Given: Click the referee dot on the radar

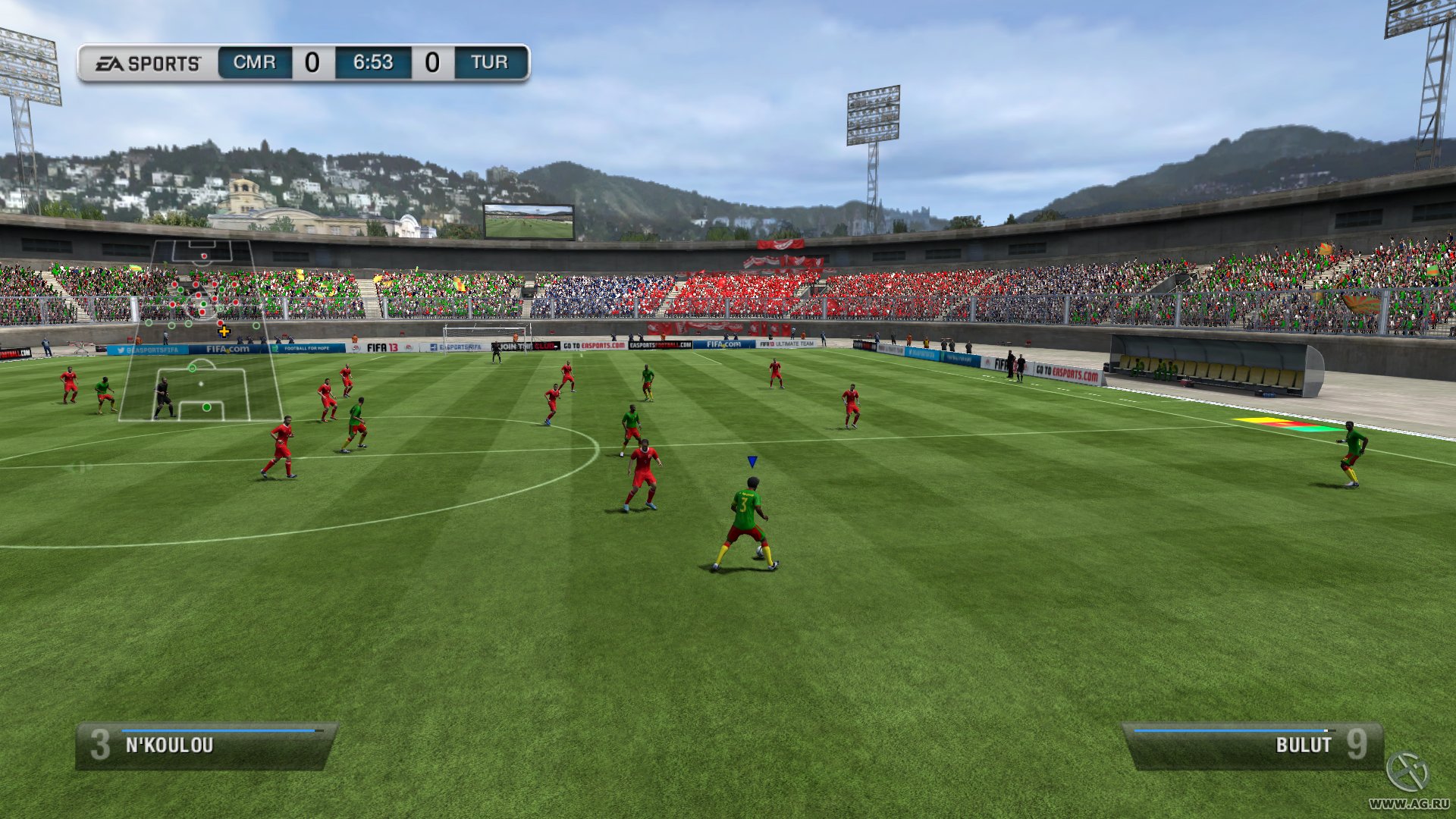Looking at the screenshot, I should click(201, 384).
